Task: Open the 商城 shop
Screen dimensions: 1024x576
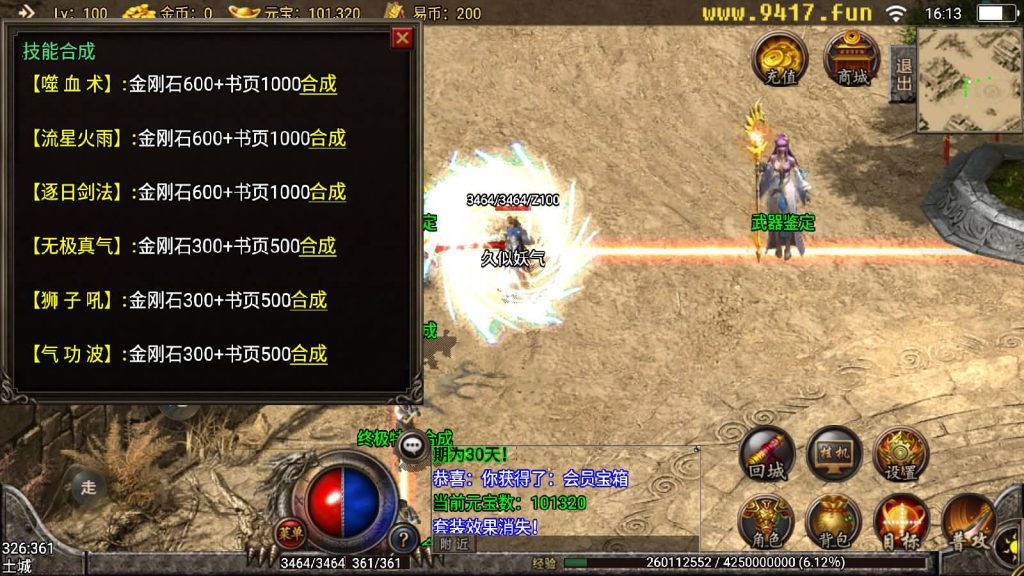Action: point(852,58)
